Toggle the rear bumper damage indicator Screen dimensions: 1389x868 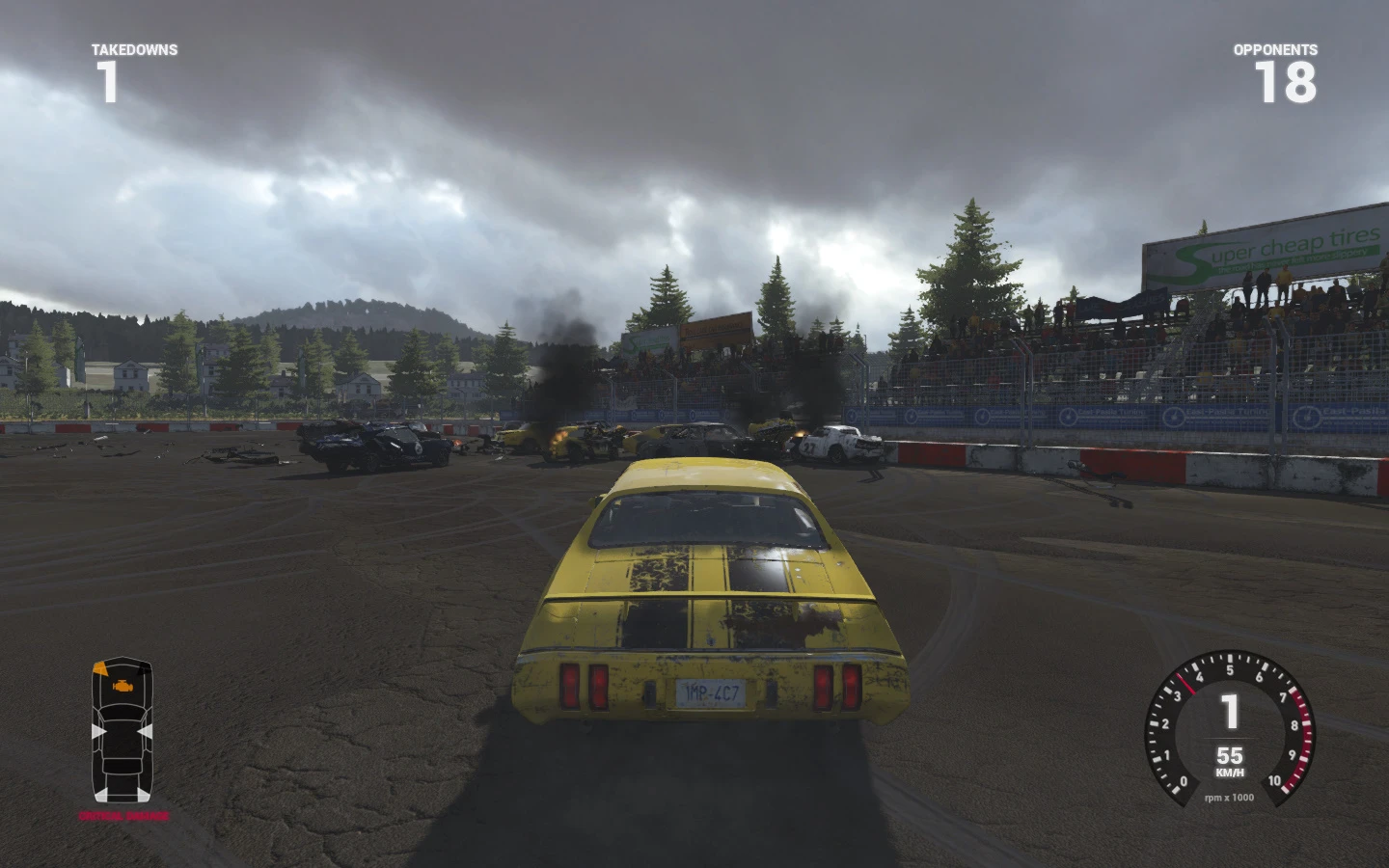click(123, 793)
